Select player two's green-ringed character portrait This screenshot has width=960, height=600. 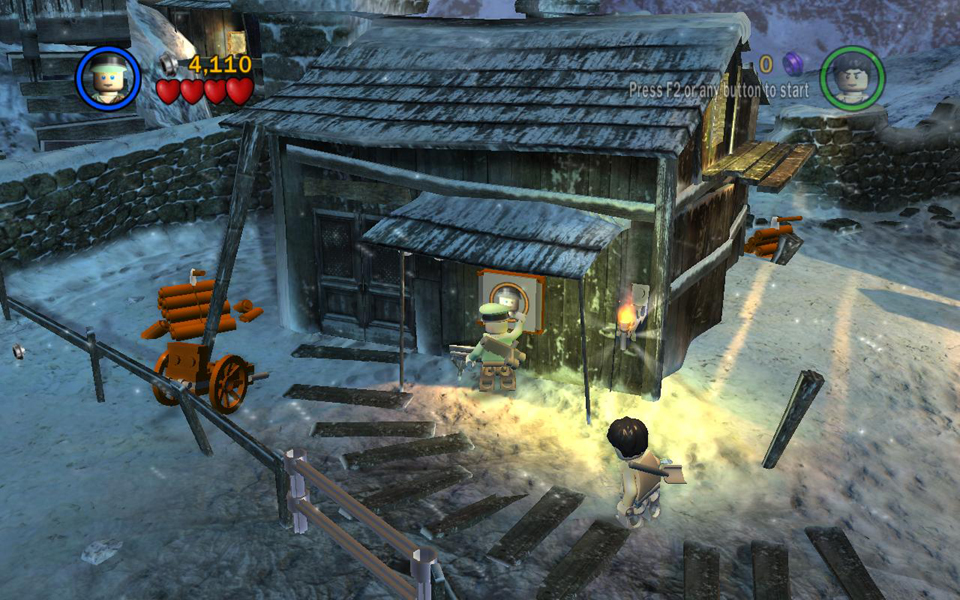click(x=852, y=78)
